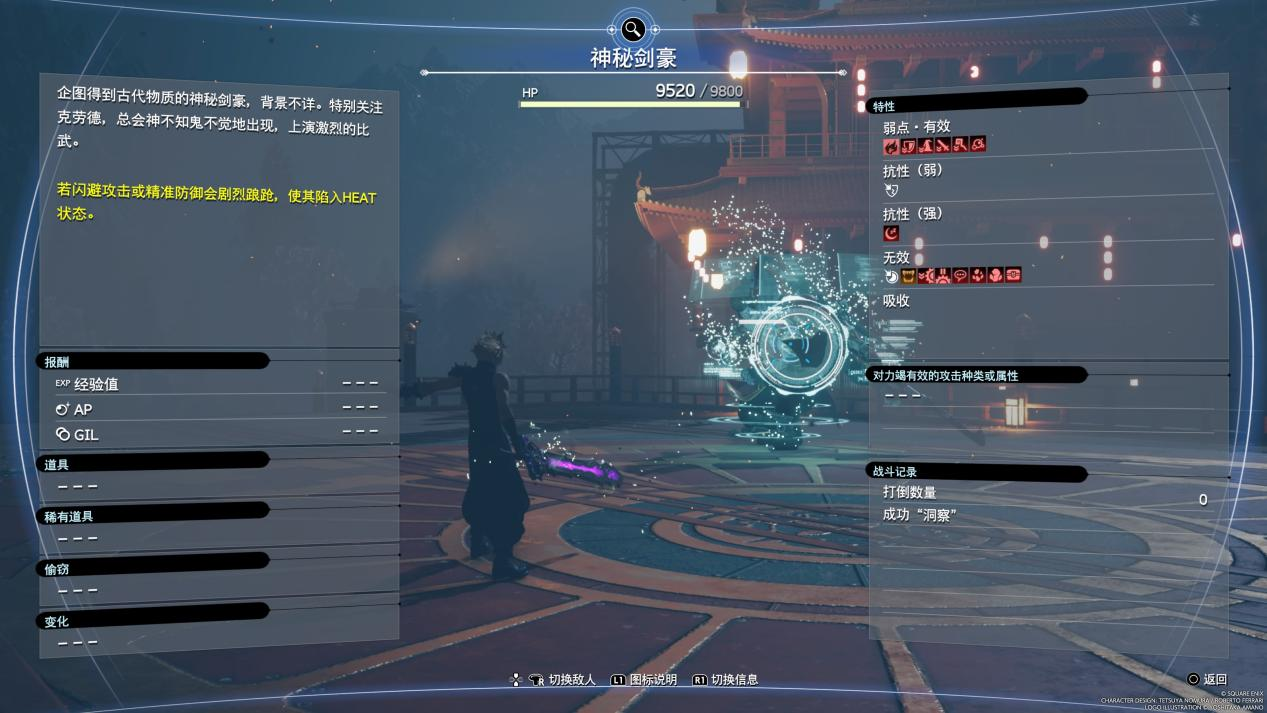Viewport: 1267px width, 713px height.
Task: Select the sword physical weakness icon
Action: pos(943,145)
